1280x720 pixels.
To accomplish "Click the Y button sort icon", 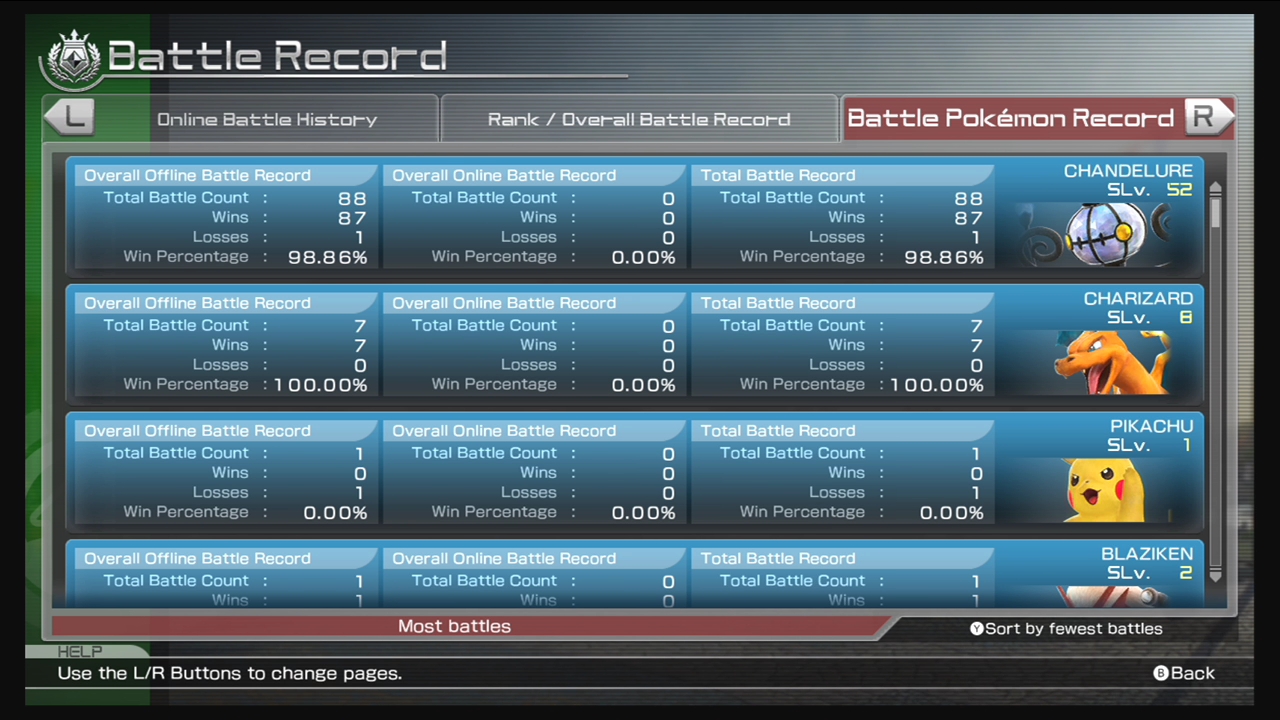I will coord(977,629).
